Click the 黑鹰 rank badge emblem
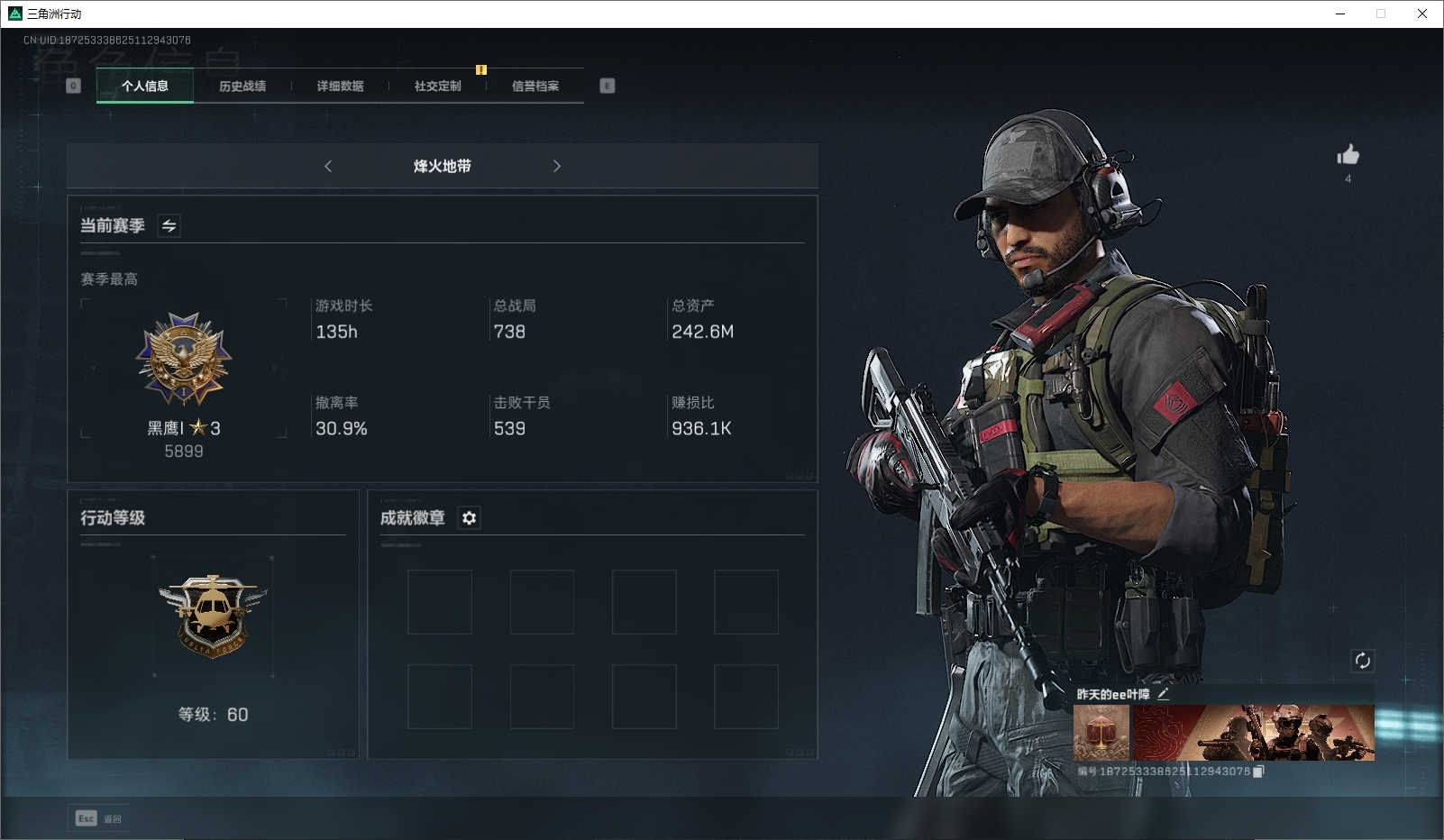This screenshot has width=1444, height=840. coord(184,360)
